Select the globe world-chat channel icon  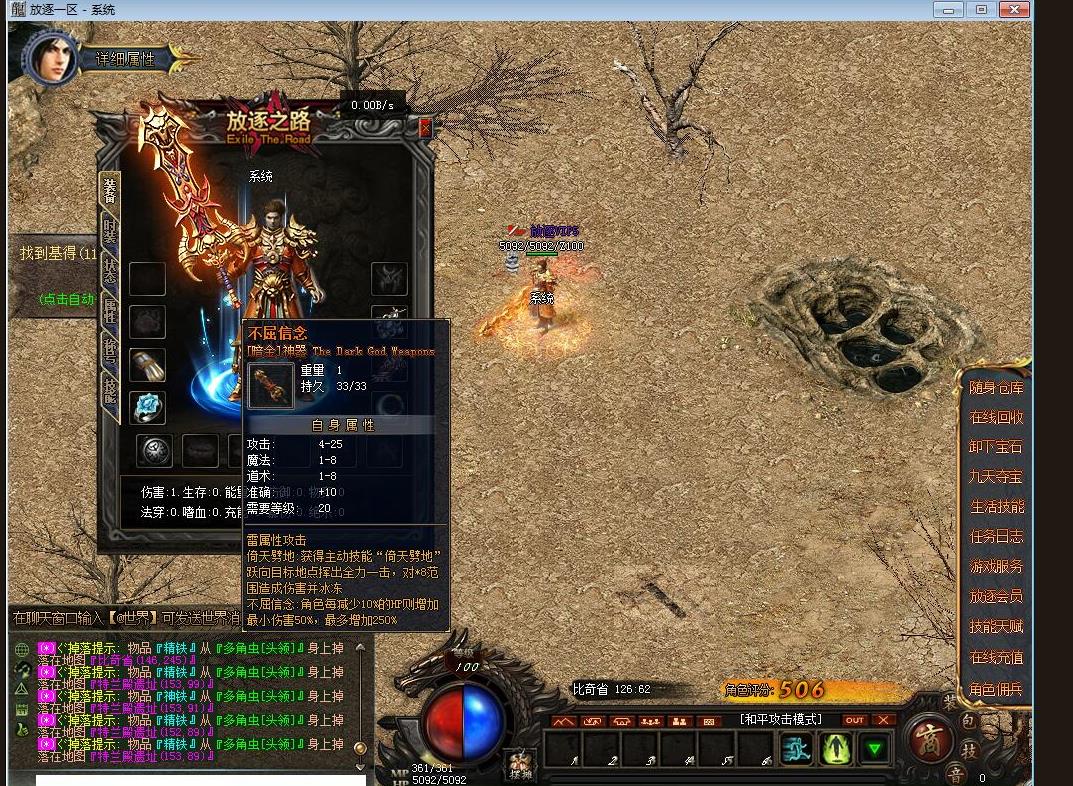click(22, 649)
